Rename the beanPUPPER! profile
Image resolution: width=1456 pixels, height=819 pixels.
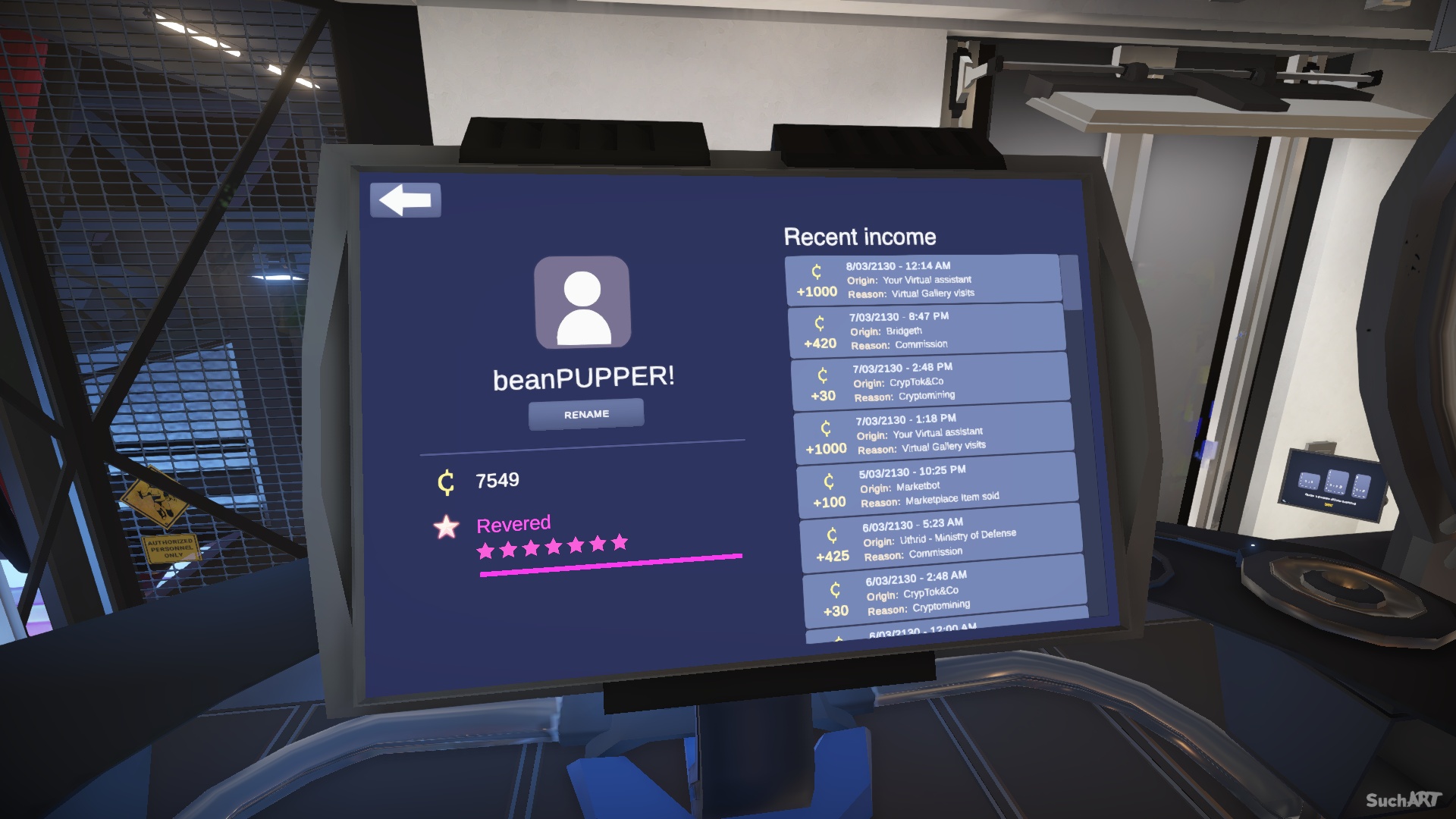[586, 414]
